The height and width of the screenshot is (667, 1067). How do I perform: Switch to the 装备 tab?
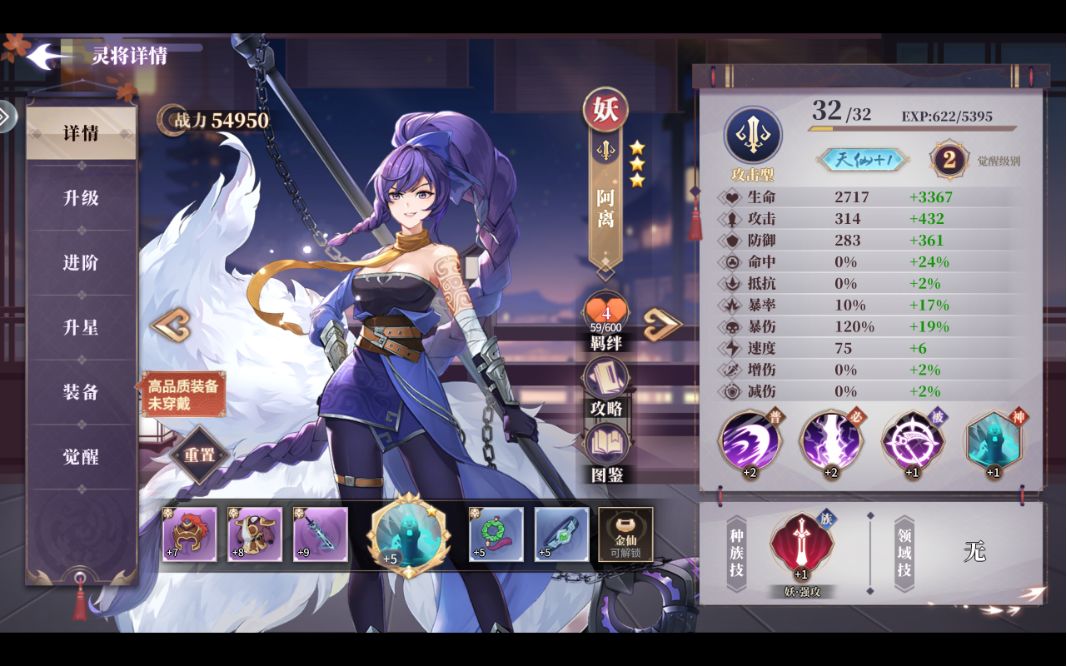tap(81, 392)
